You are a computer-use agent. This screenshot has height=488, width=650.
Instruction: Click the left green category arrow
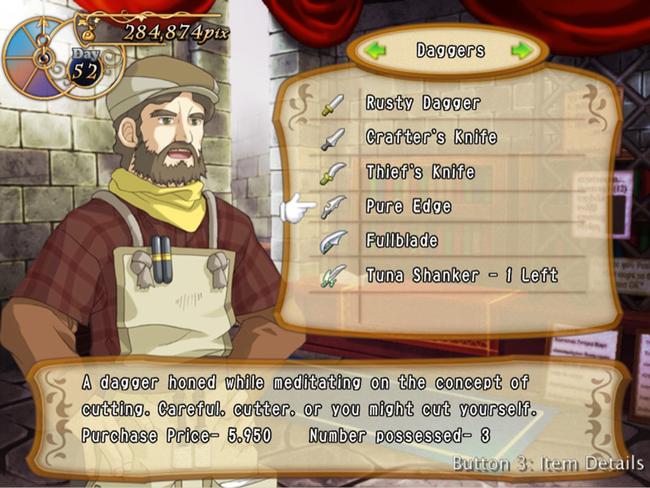[375, 50]
